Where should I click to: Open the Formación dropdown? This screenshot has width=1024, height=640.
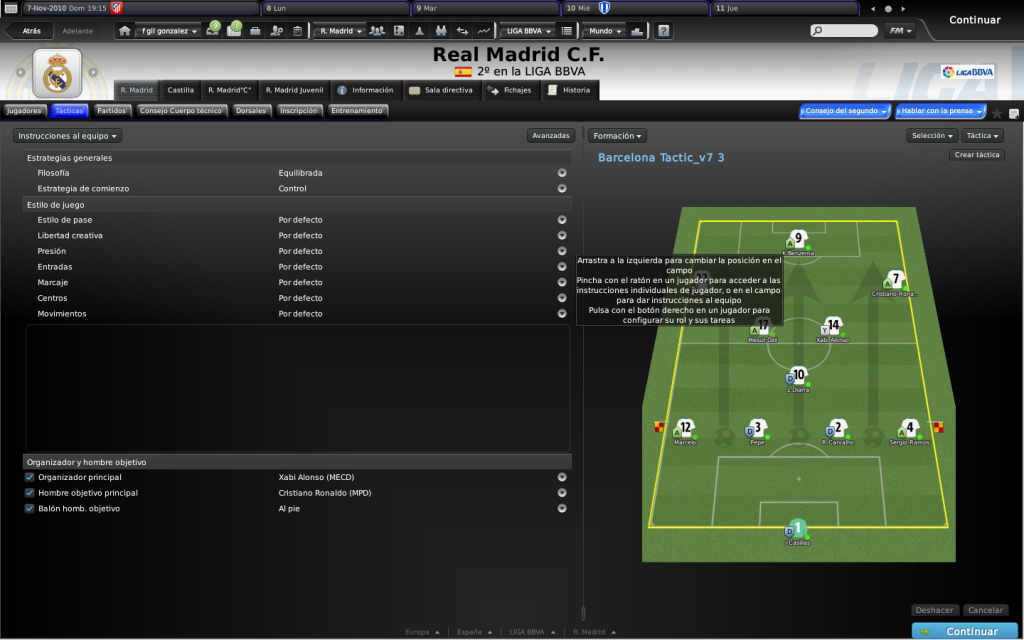[x=616, y=135]
